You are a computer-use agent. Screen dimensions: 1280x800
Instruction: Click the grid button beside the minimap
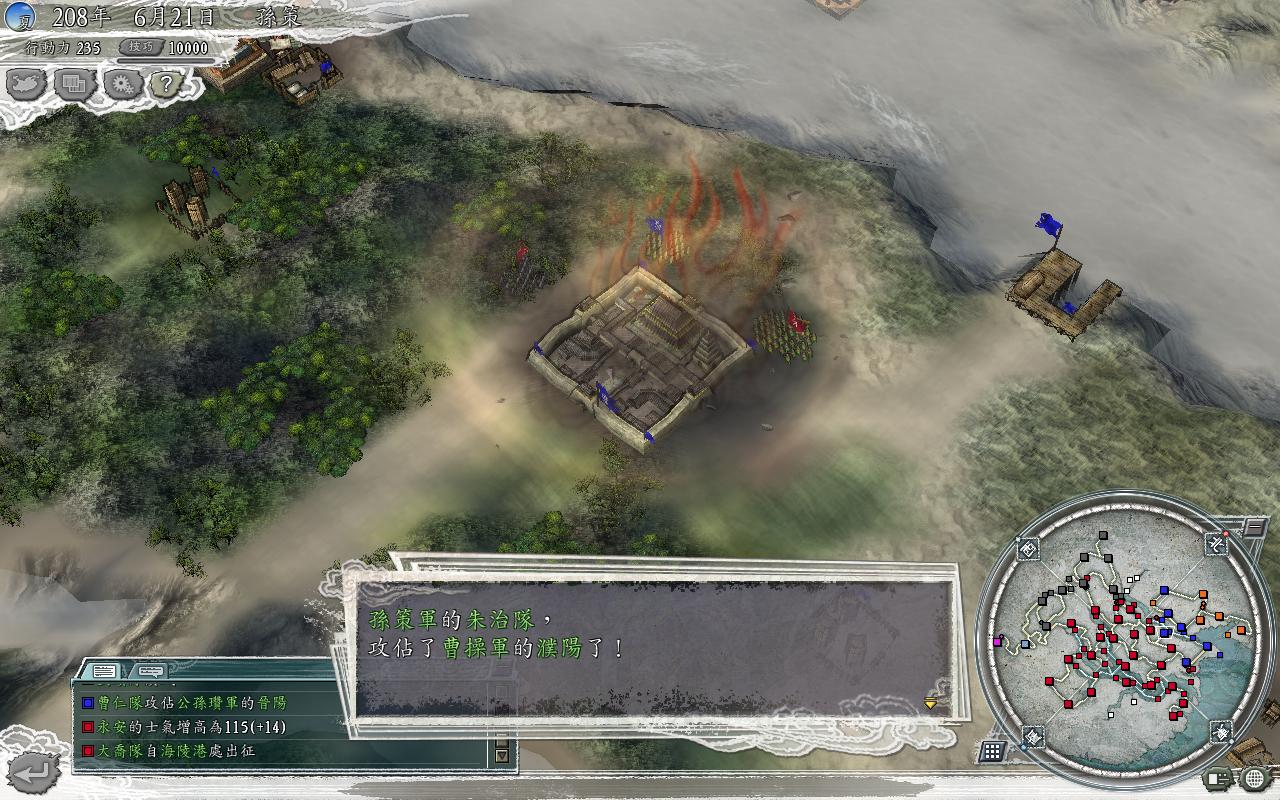[992, 751]
